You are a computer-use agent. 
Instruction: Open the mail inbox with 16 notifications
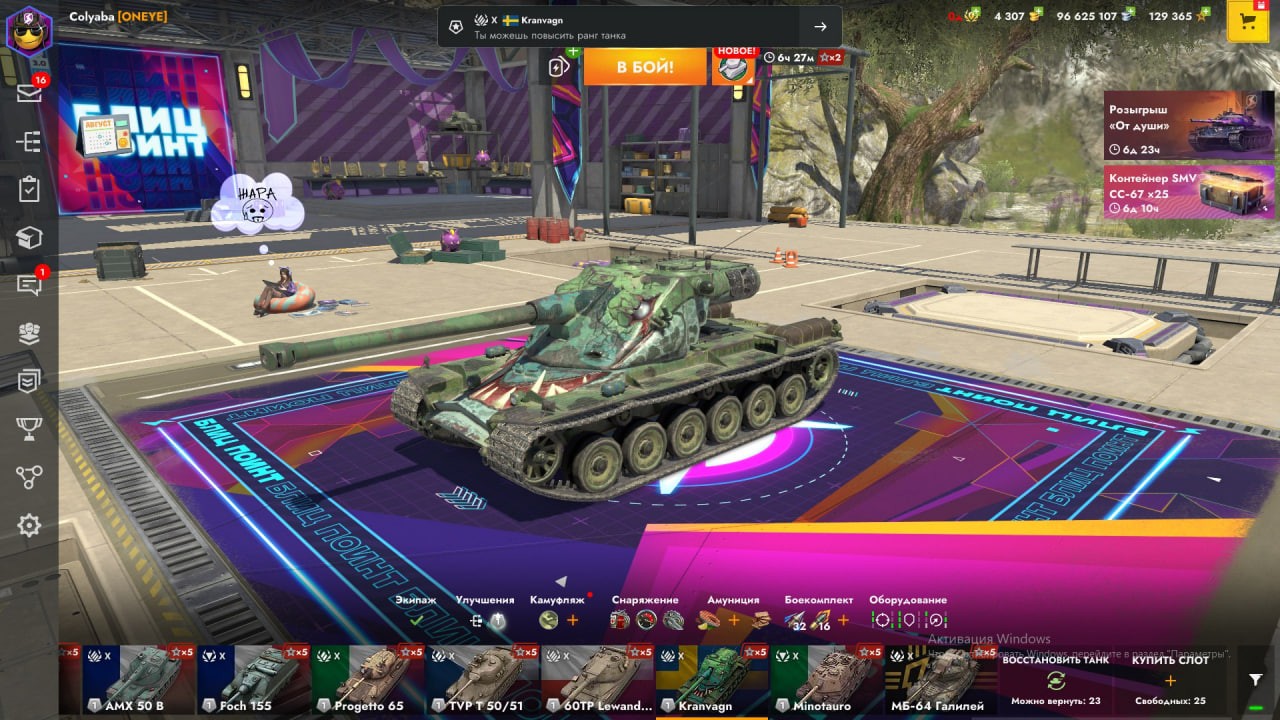pos(29,93)
